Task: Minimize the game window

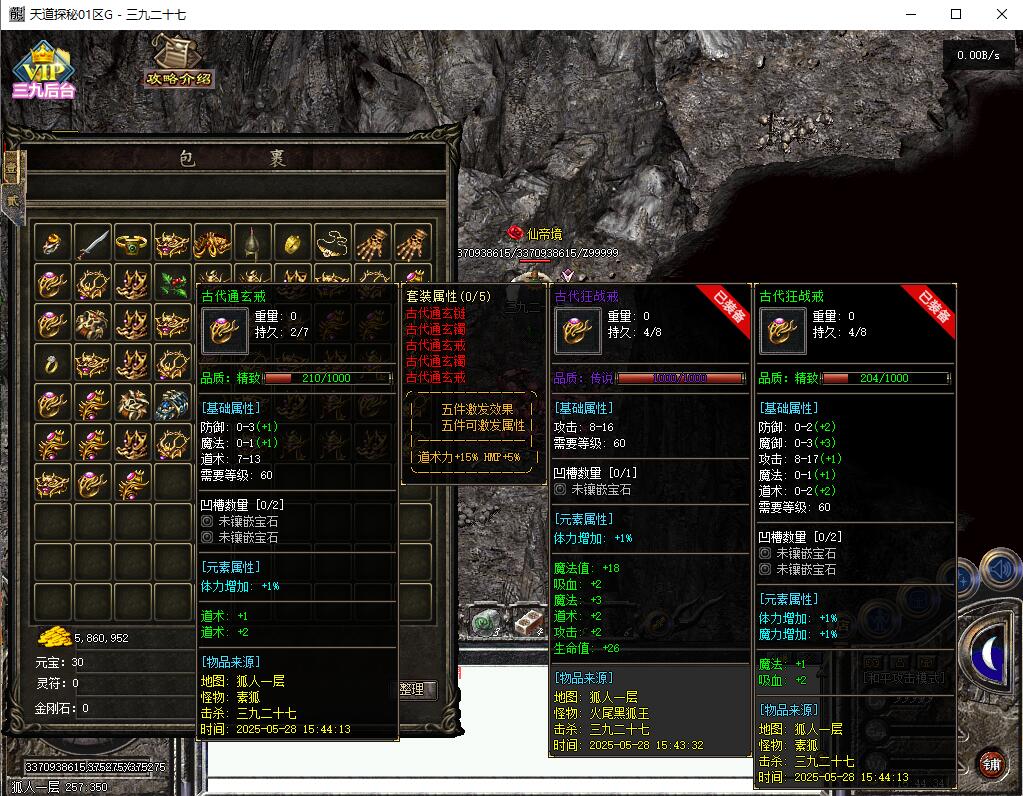Action: pos(910,14)
